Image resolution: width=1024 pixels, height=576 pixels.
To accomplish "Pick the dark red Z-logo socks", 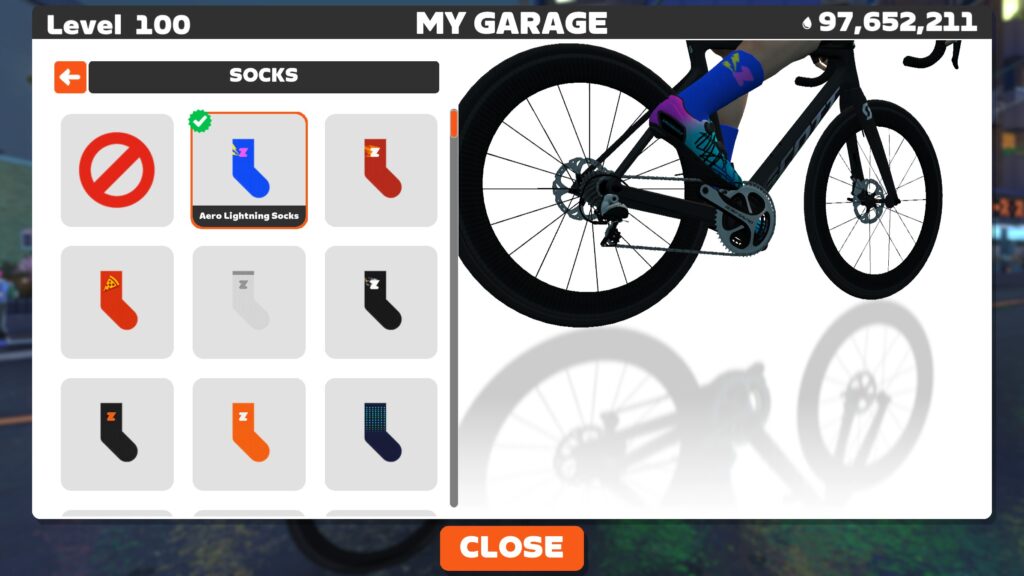I will tap(381, 170).
